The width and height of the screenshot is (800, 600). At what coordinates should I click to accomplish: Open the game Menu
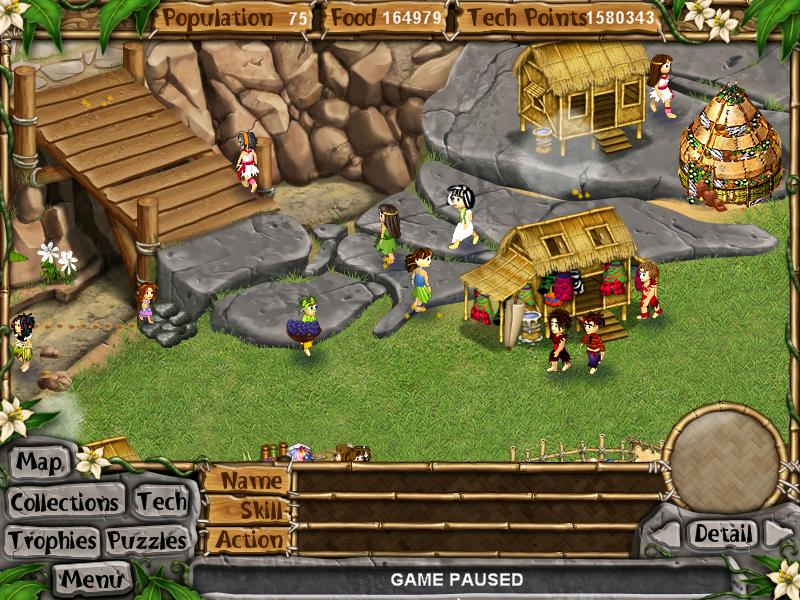(x=93, y=578)
